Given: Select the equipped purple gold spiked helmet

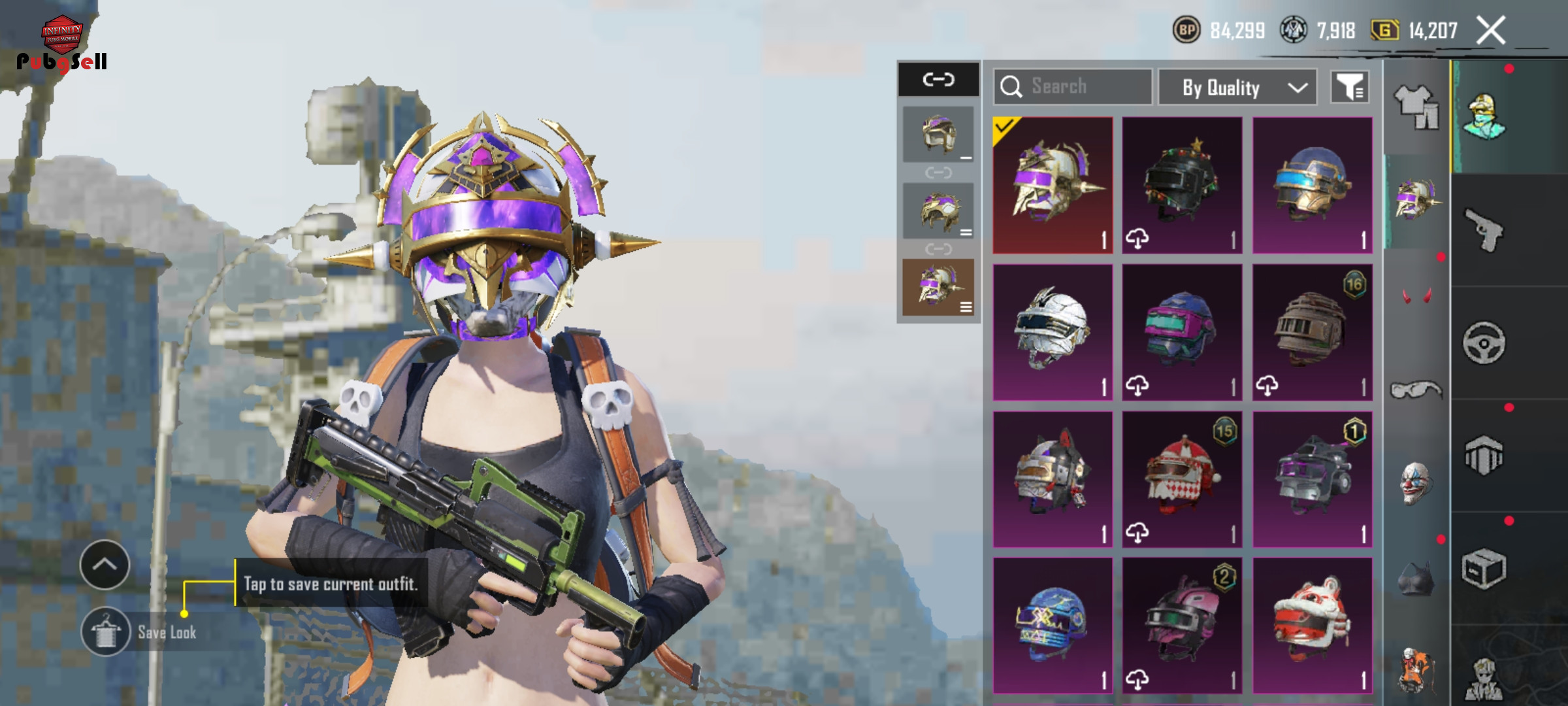Looking at the screenshot, I should tap(1053, 186).
